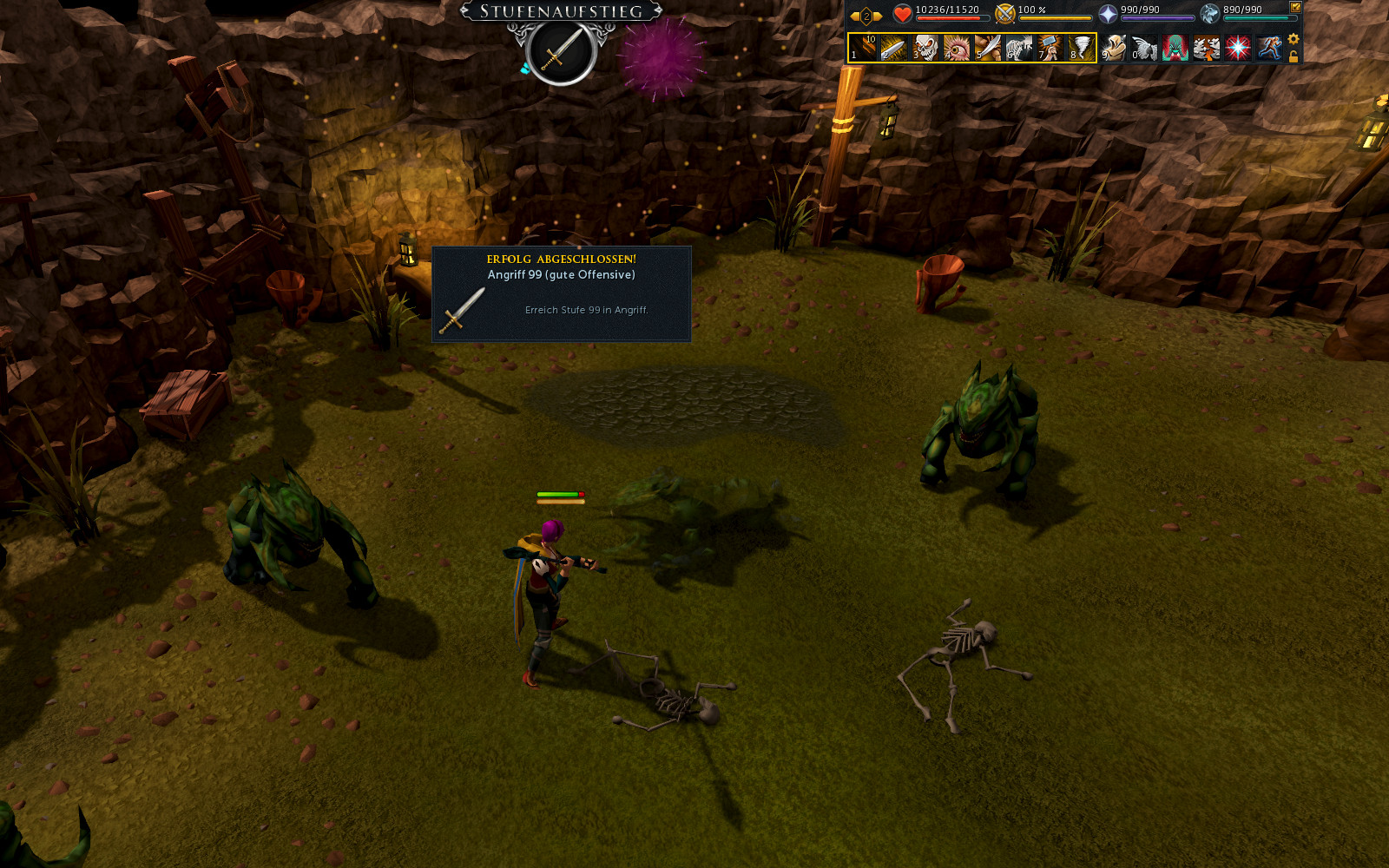Viewport: 1389px width, 868px height.
Task: Activate the blue running figure ability
Action: [x=1269, y=48]
